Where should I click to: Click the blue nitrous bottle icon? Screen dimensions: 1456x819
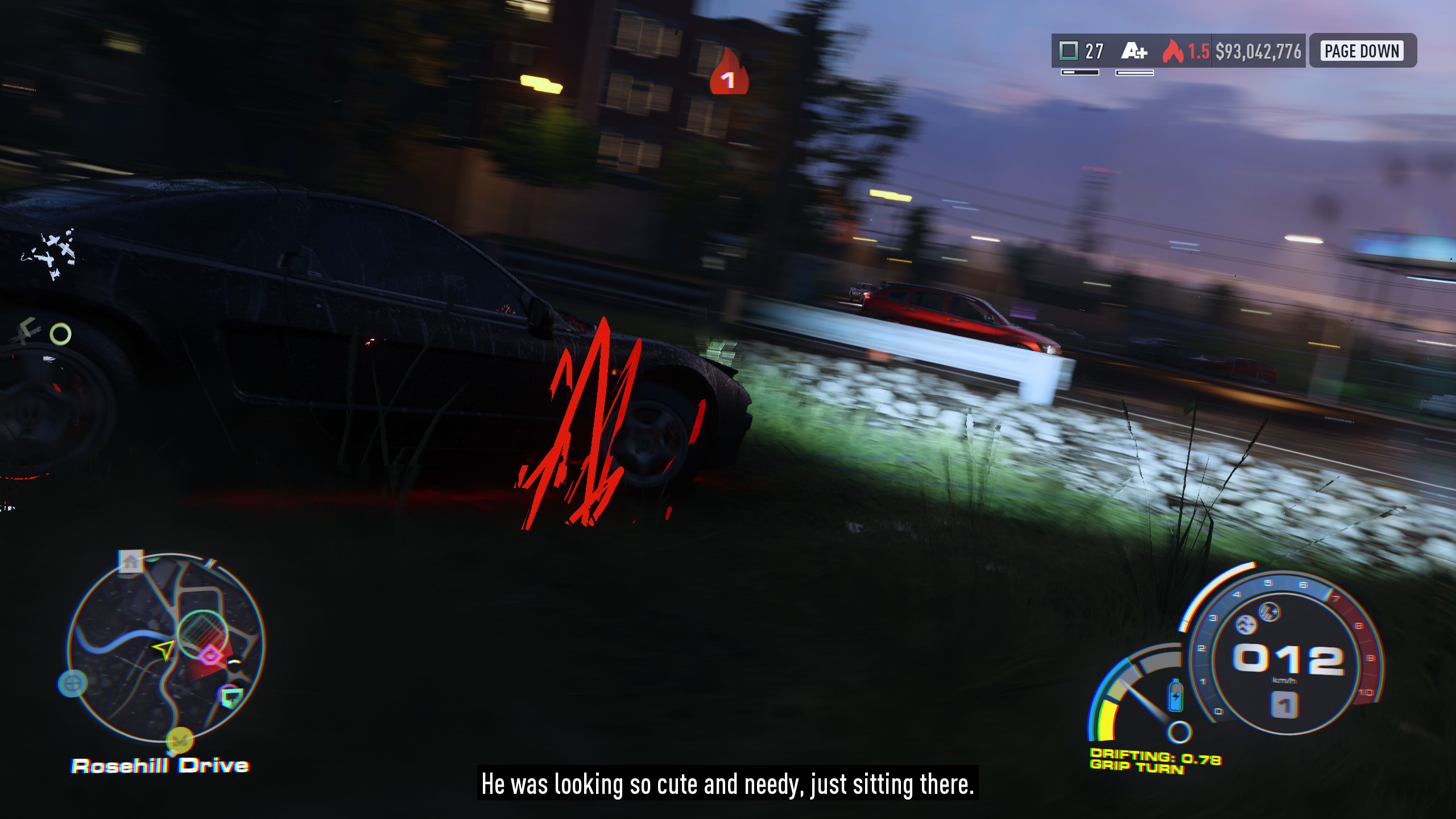coord(1175,695)
